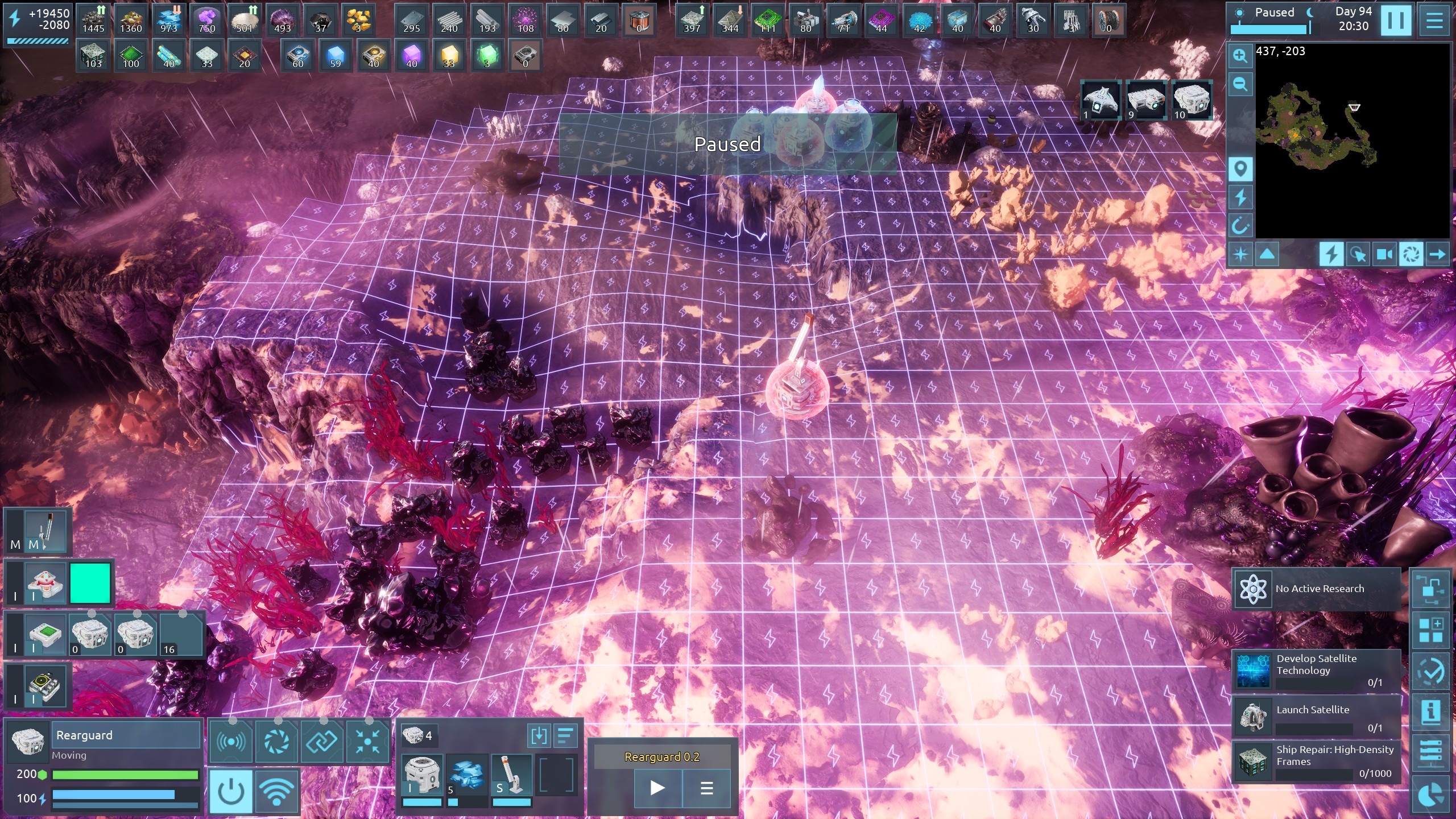Viewport: 1456px width, 819px height.
Task: Open the build grid menu
Action: click(x=1430, y=630)
